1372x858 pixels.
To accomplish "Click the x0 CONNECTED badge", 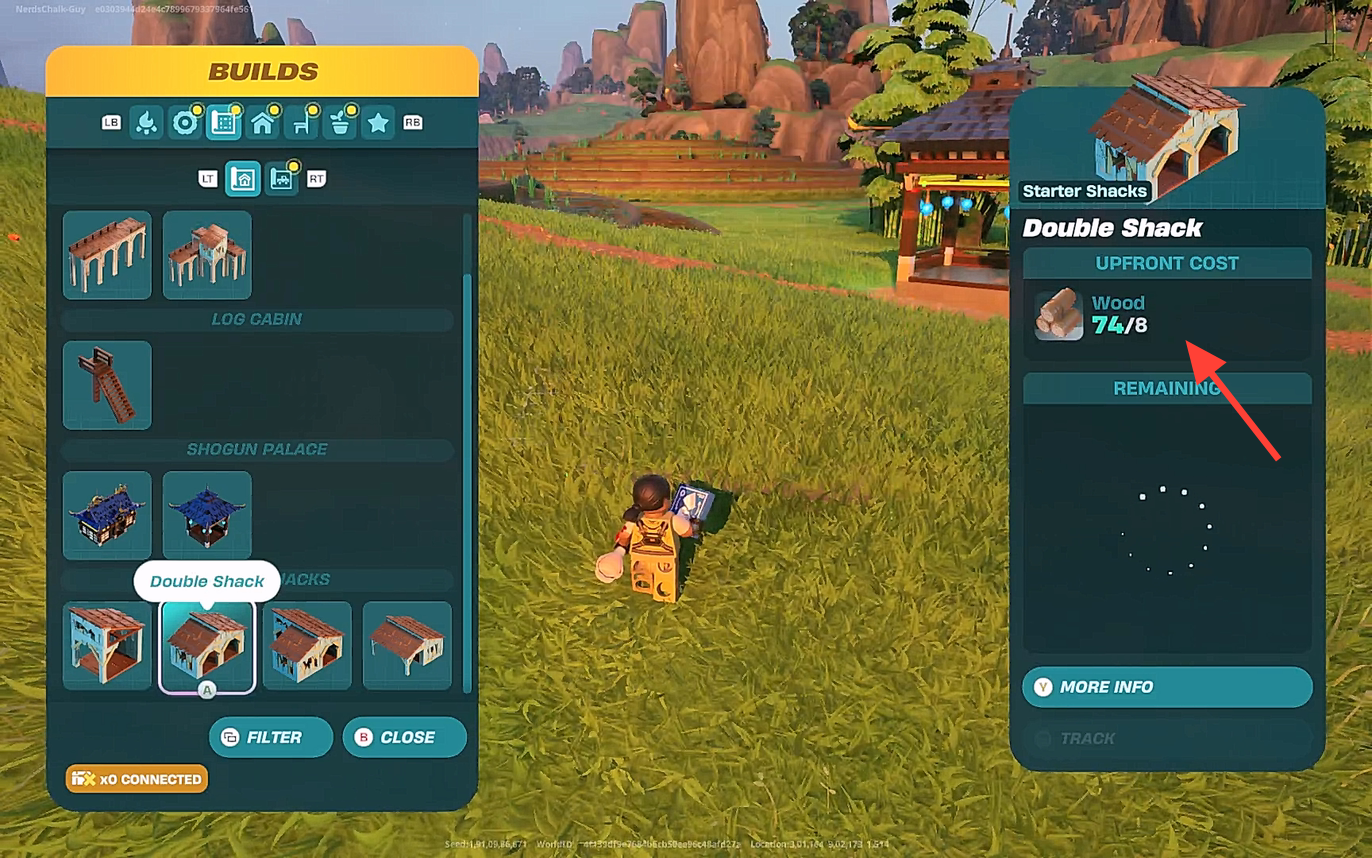I will [x=137, y=779].
